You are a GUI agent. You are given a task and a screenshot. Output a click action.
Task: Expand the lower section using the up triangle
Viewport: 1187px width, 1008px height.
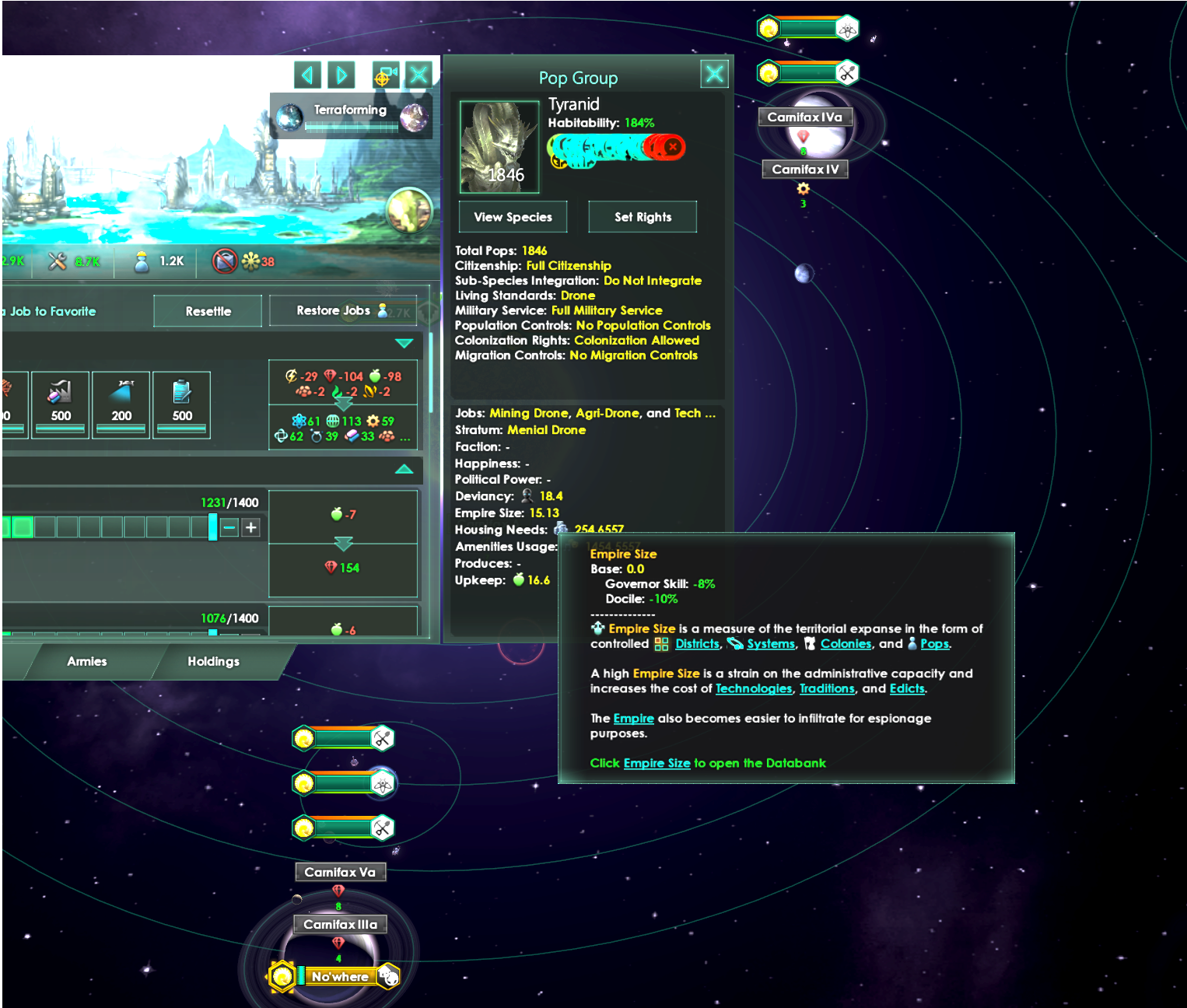pos(404,470)
